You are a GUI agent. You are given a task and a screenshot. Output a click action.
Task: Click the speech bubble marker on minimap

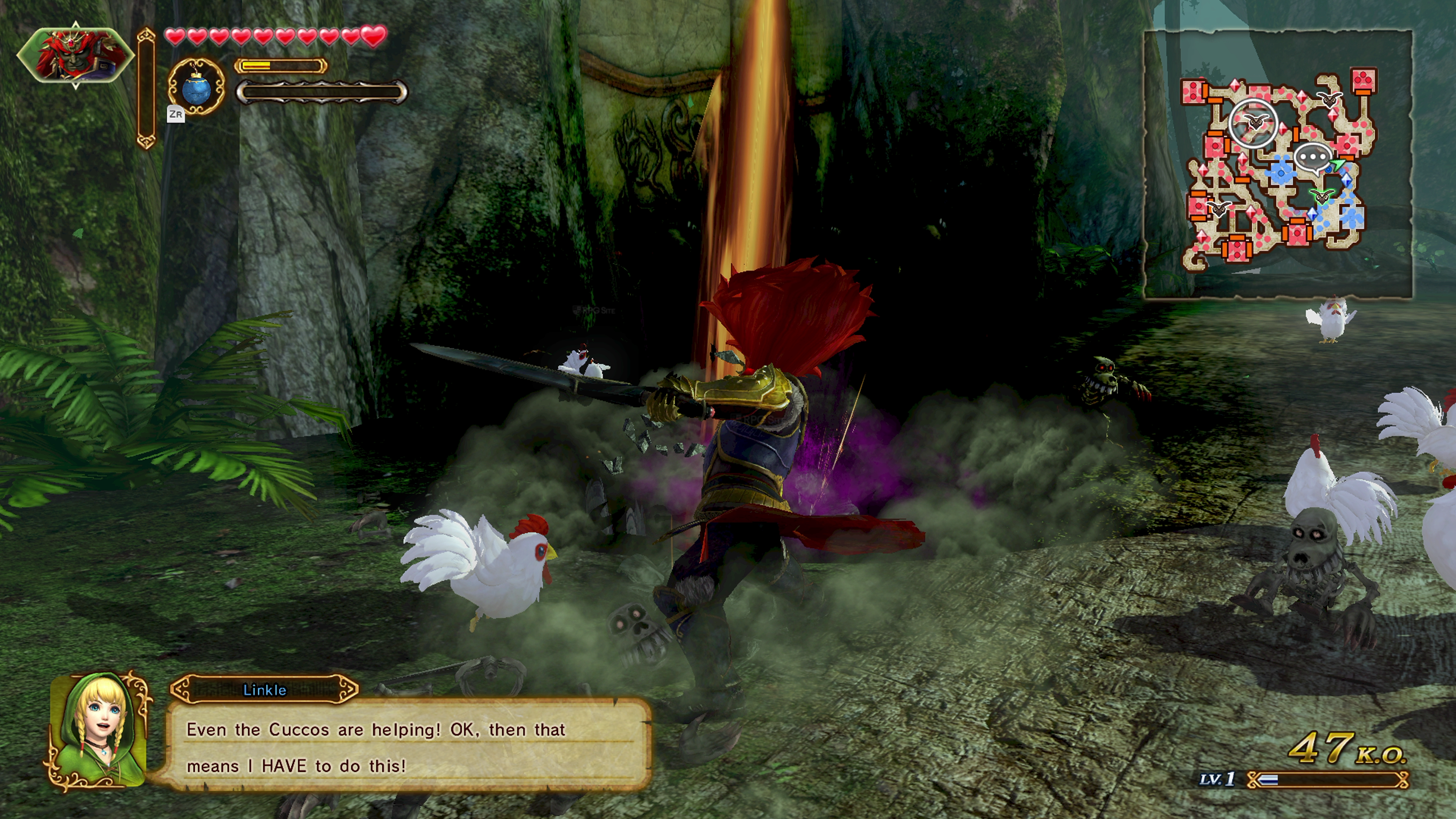point(1312,158)
